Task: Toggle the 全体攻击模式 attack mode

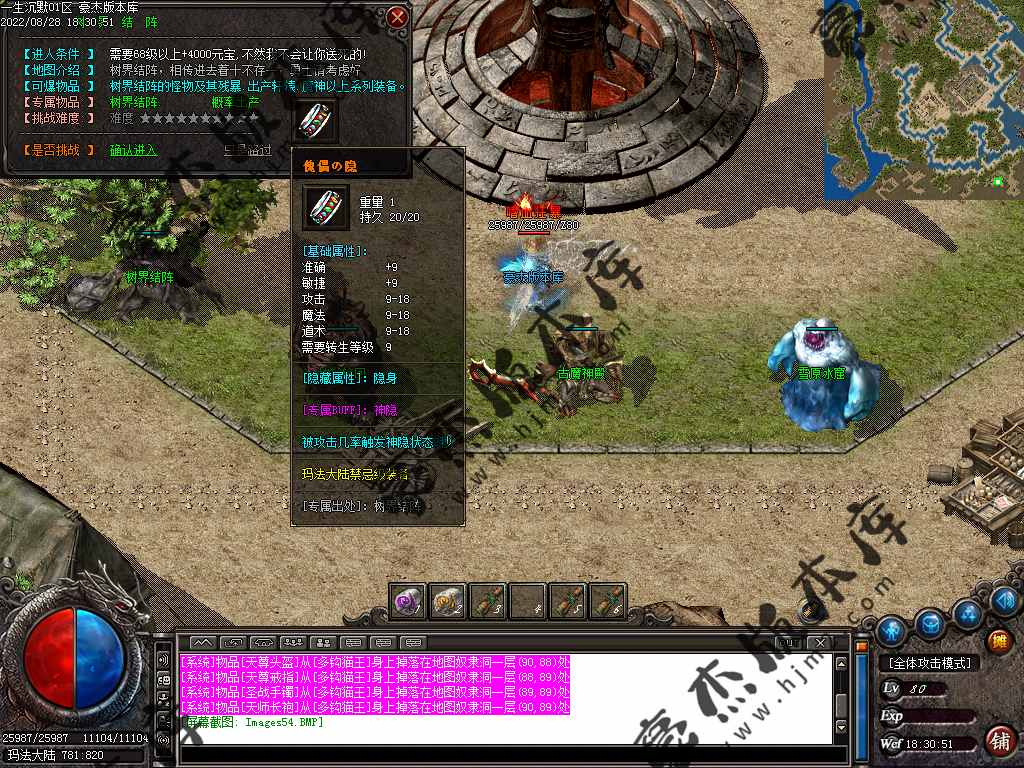Action: (929, 663)
